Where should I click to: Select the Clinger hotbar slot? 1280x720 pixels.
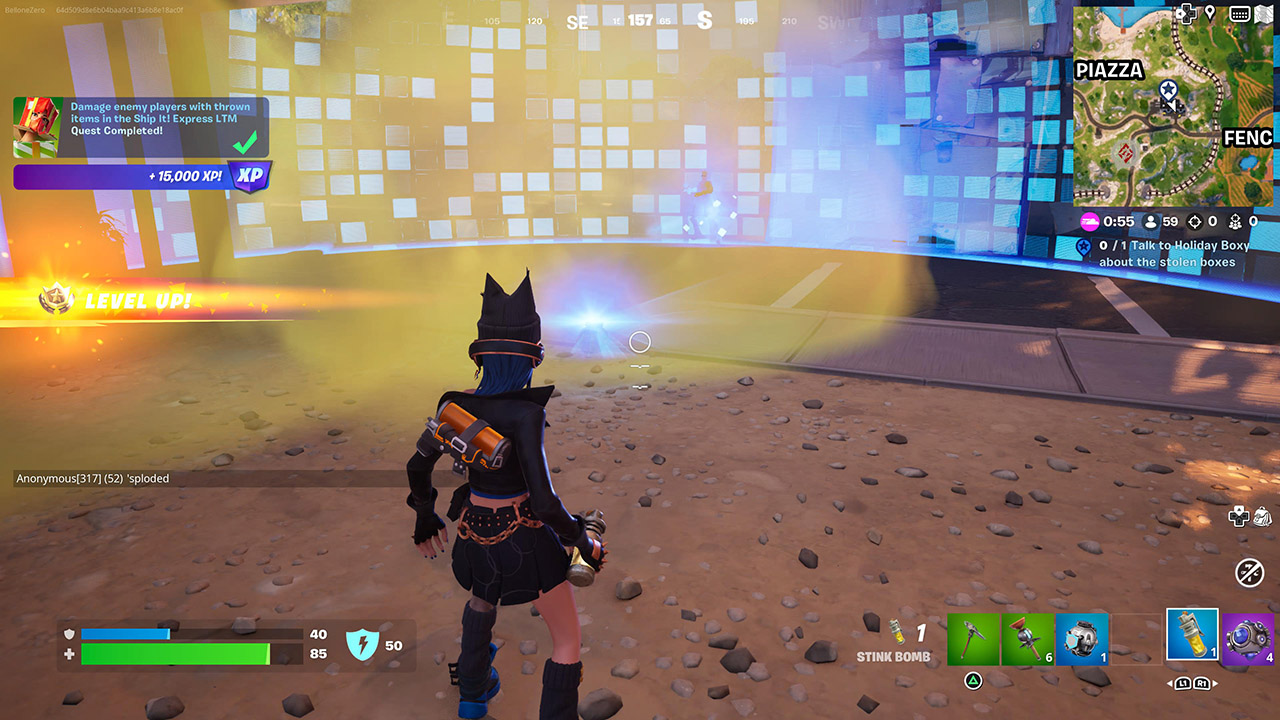coord(1028,637)
